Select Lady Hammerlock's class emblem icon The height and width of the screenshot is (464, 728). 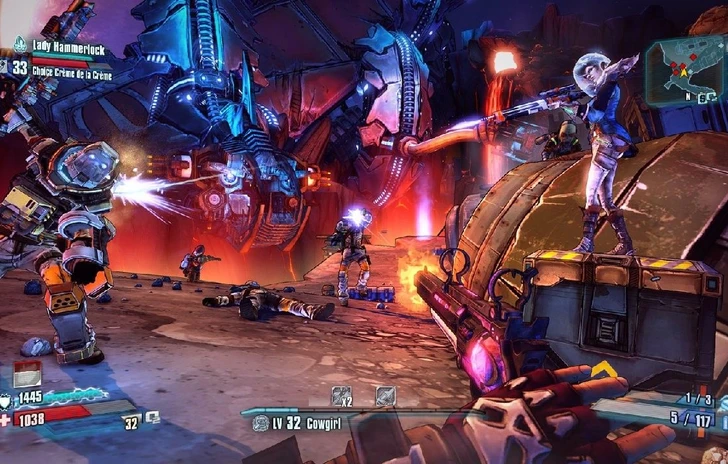point(20,44)
